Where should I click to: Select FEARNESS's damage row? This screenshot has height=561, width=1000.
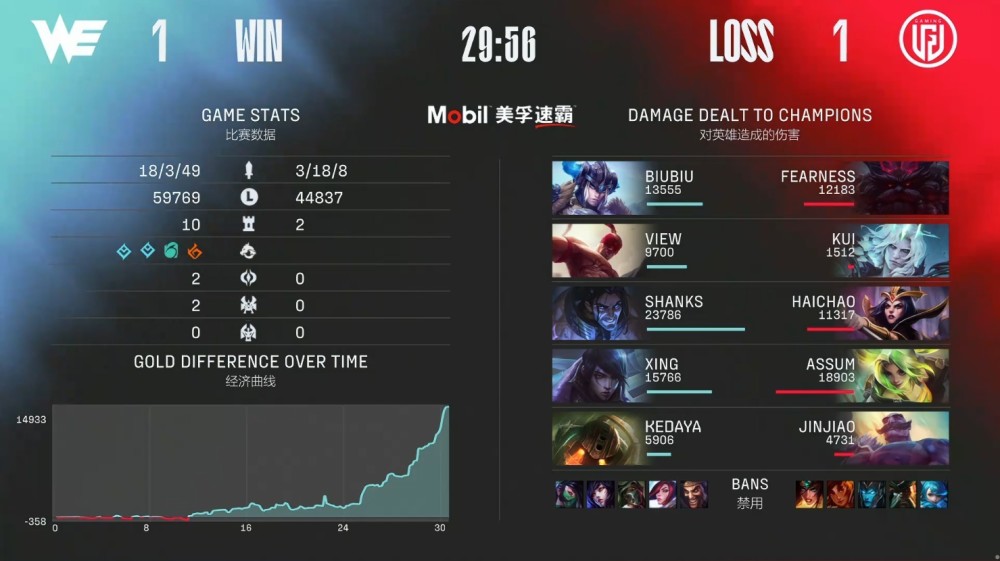[x=850, y=187]
